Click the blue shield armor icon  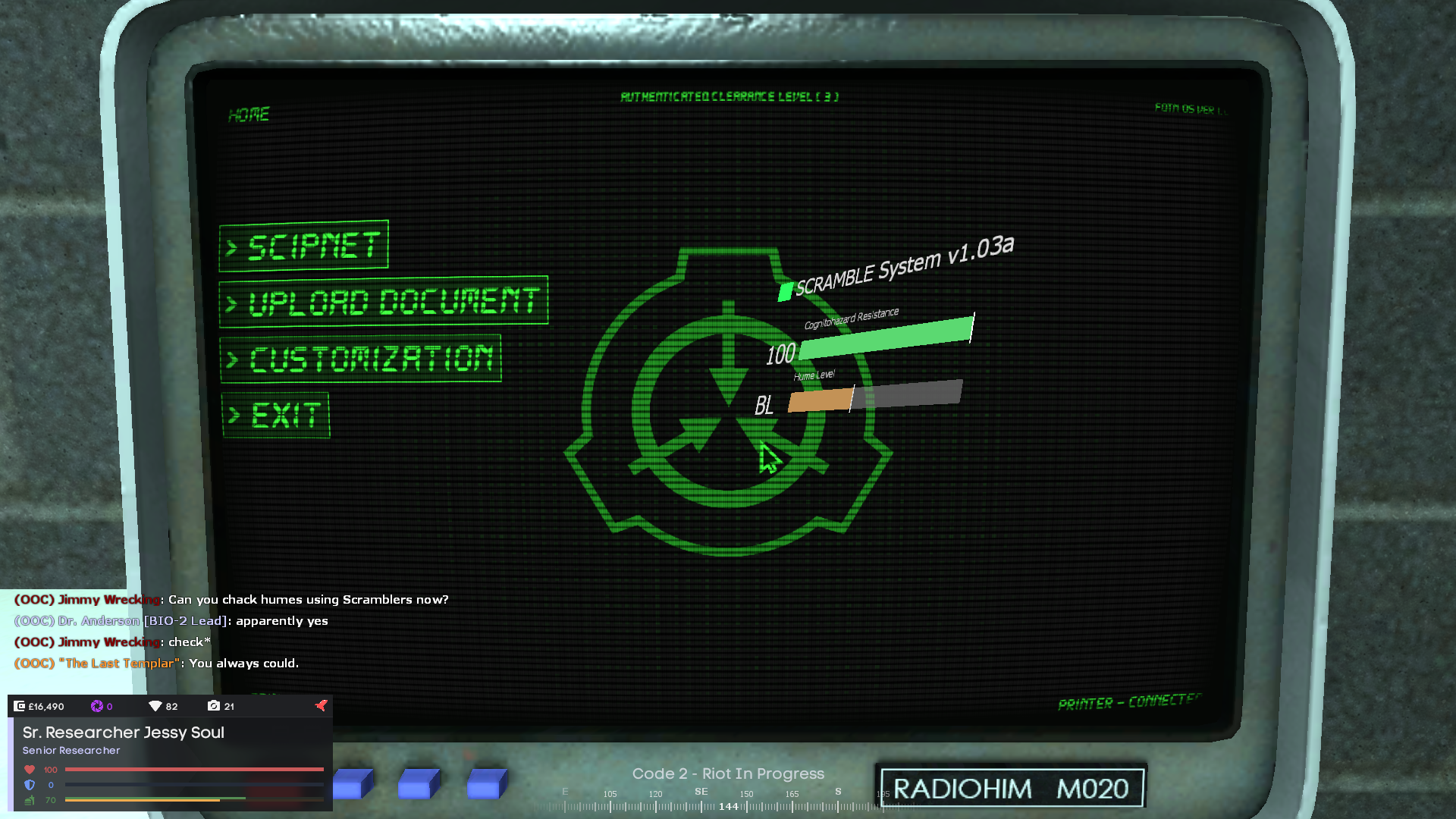coord(29,785)
